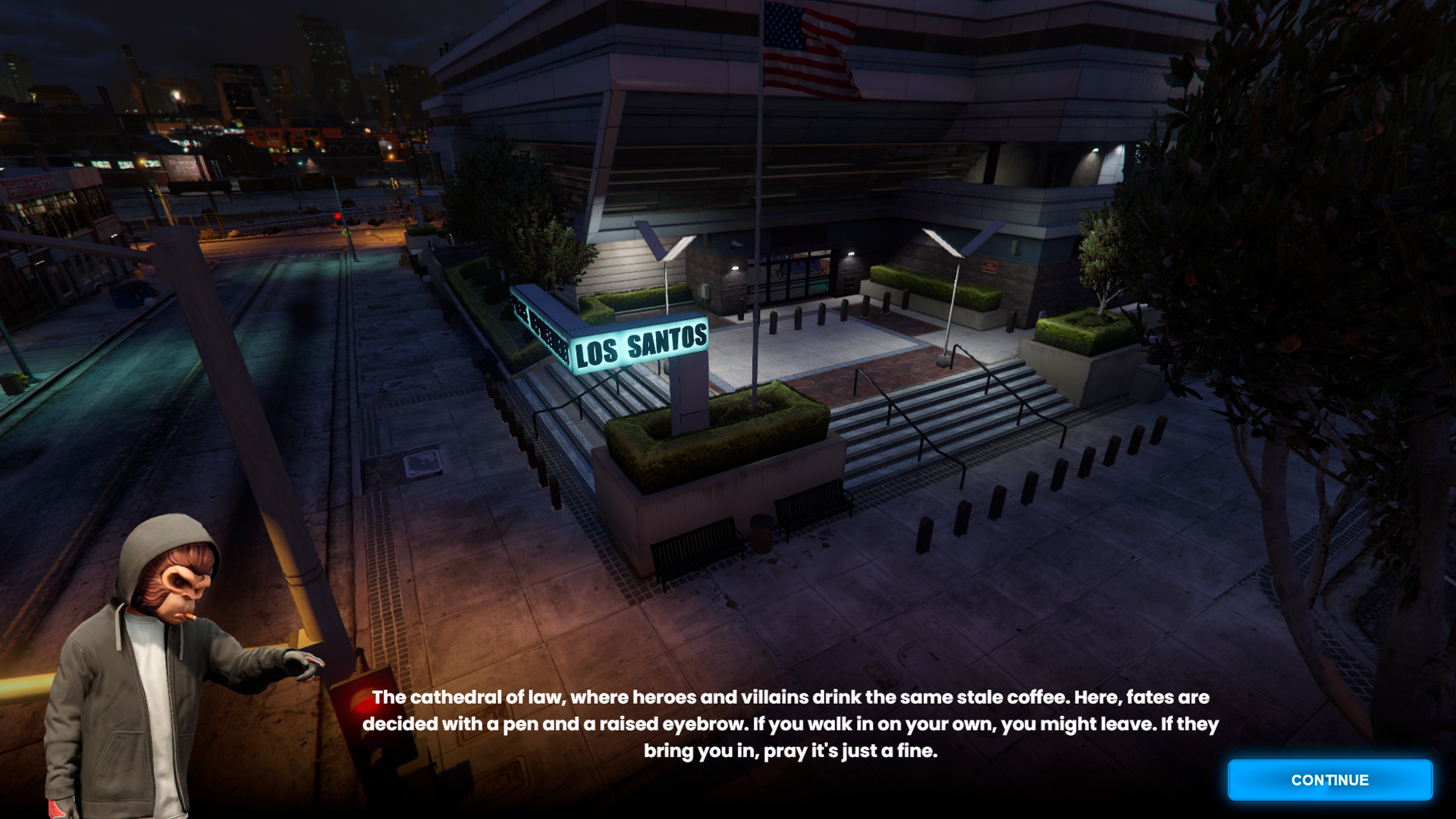The width and height of the screenshot is (1456, 819).
Task: Click the blue CONTINUE button
Action: pyautogui.click(x=1329, y=780)
